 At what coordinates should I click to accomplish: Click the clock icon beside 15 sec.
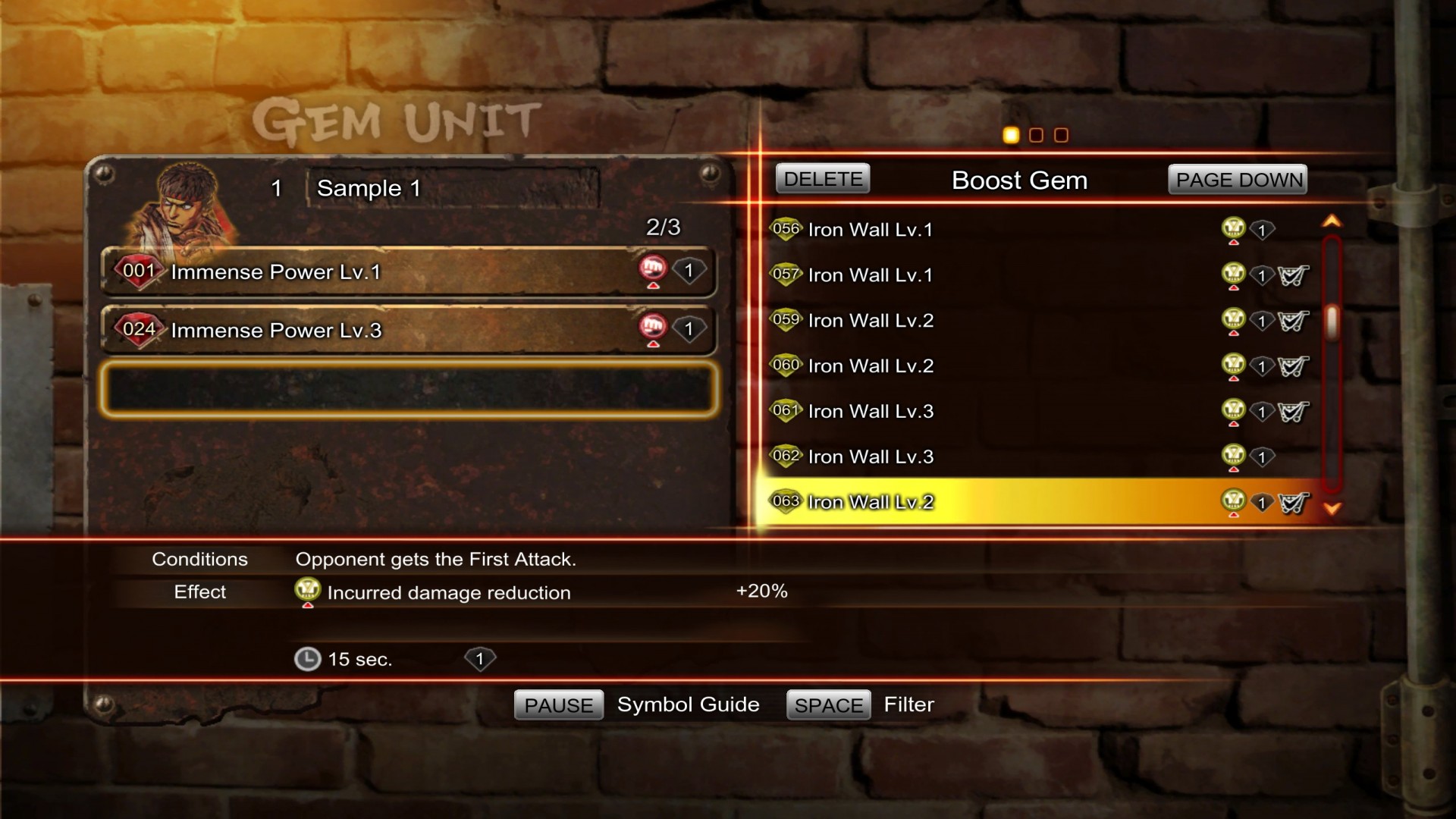(x=307, y=659)
